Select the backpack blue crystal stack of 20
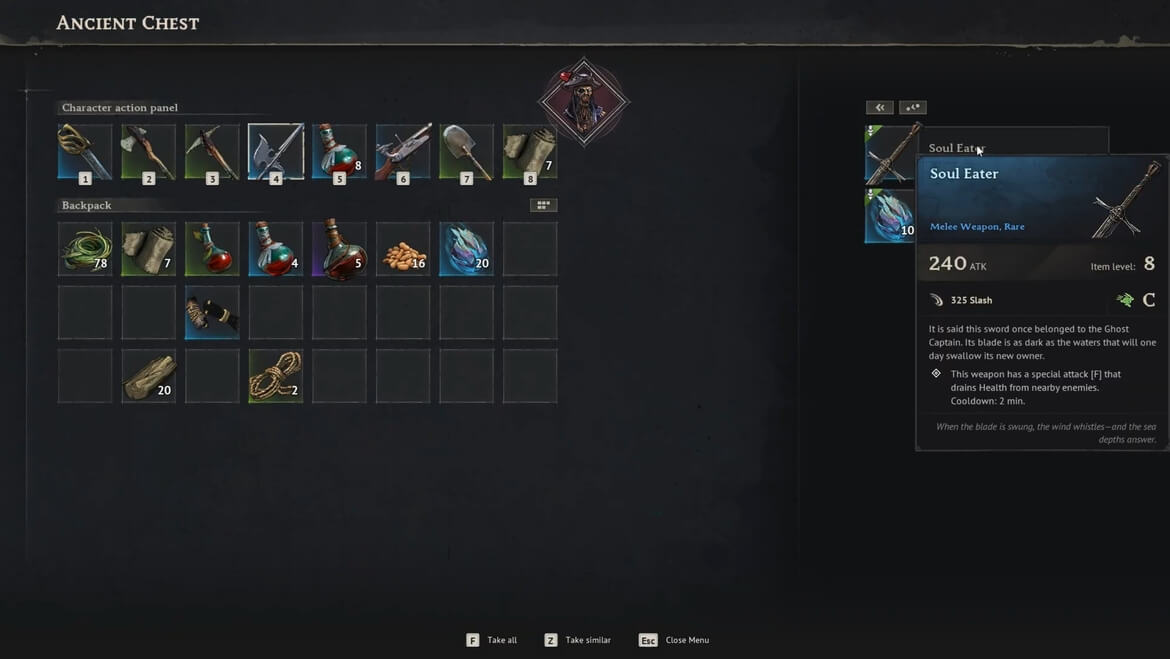Image resolution: width=1170 pixels, height=659 pixels. [x=467, y=249]
